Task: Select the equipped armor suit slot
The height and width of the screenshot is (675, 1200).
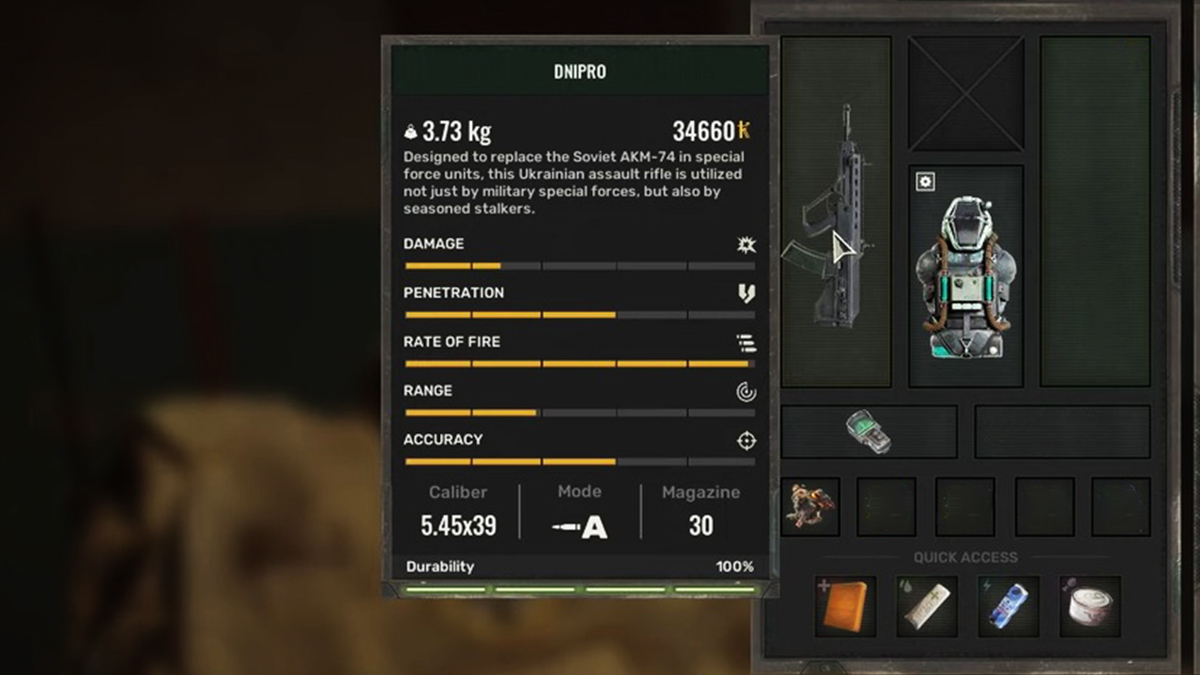Action: click(965, 277)
